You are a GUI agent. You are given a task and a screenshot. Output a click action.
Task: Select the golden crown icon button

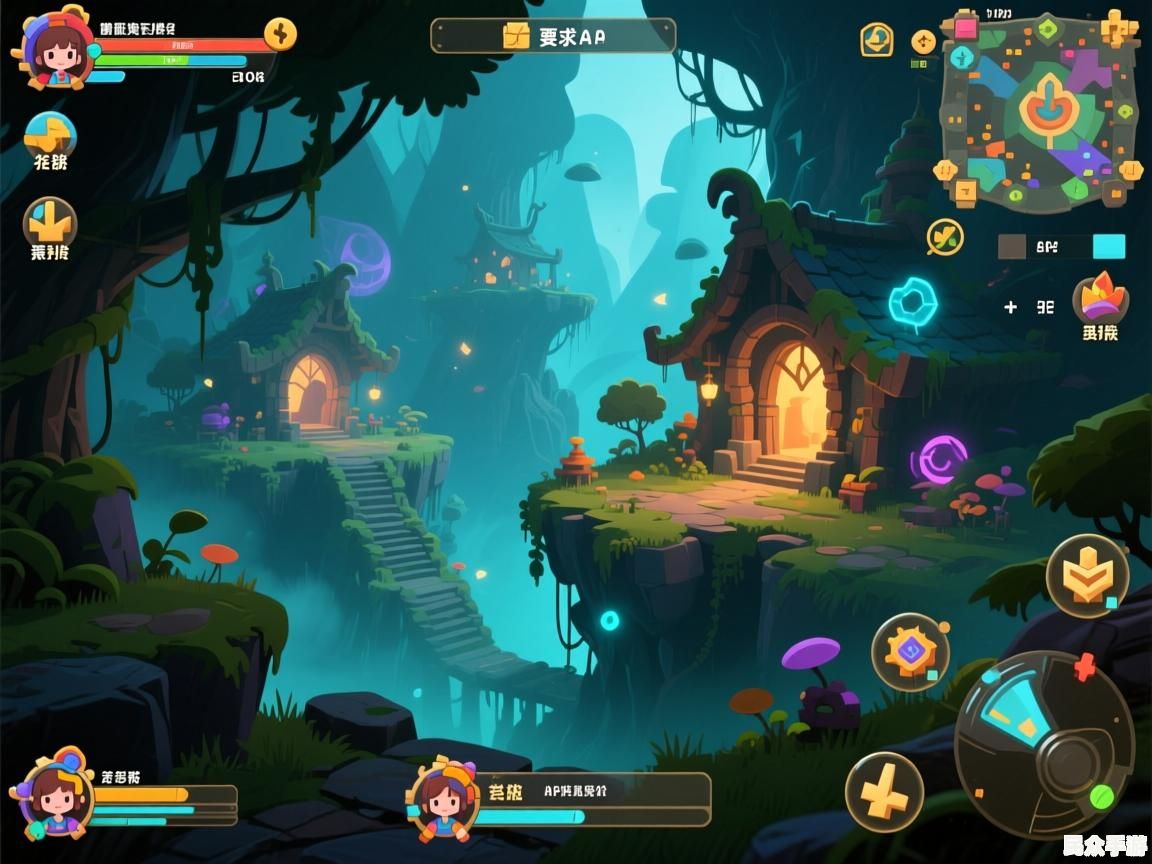50,222
